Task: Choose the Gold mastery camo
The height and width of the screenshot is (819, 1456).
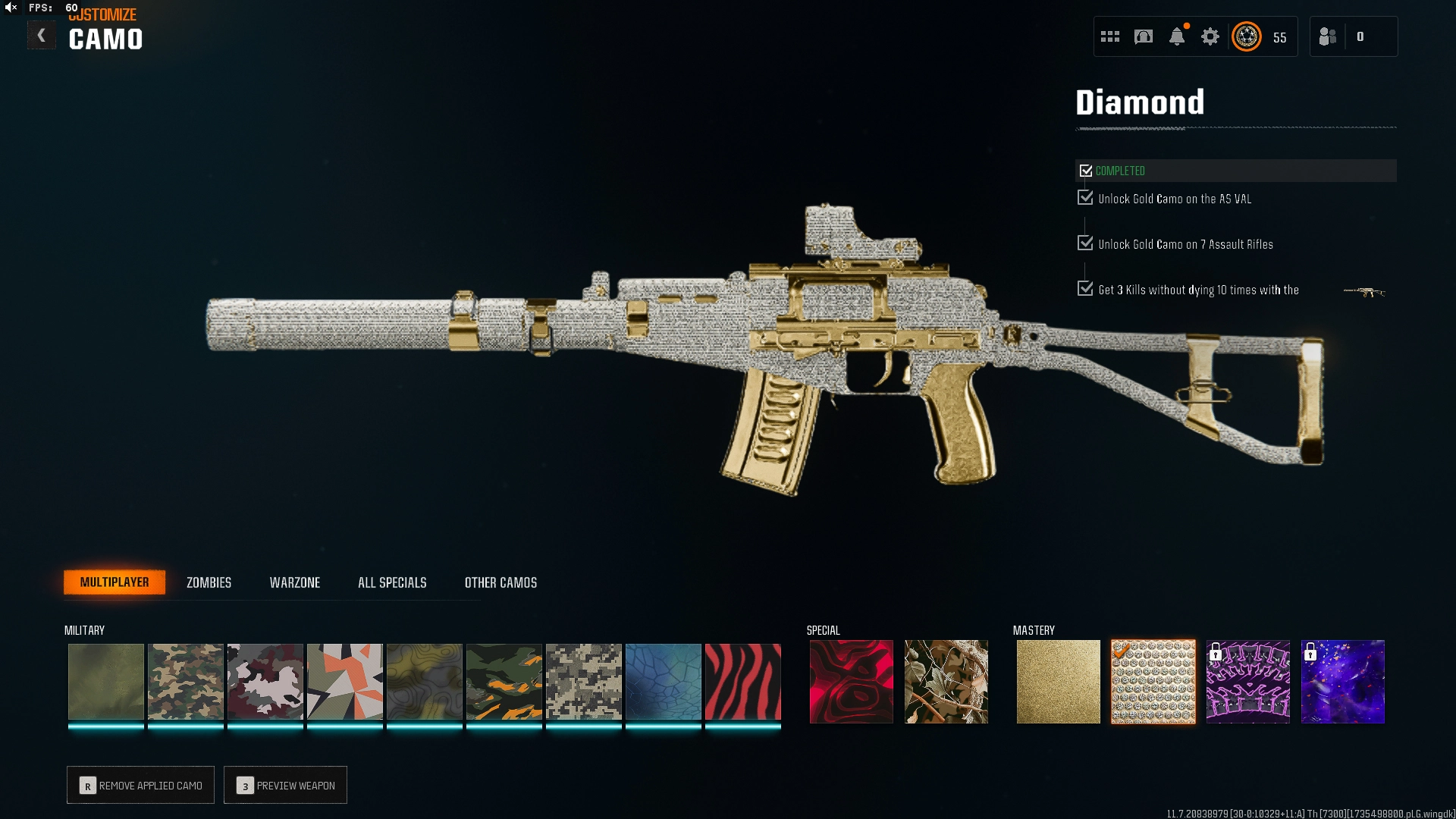Action: click(x=1058, y=681)
